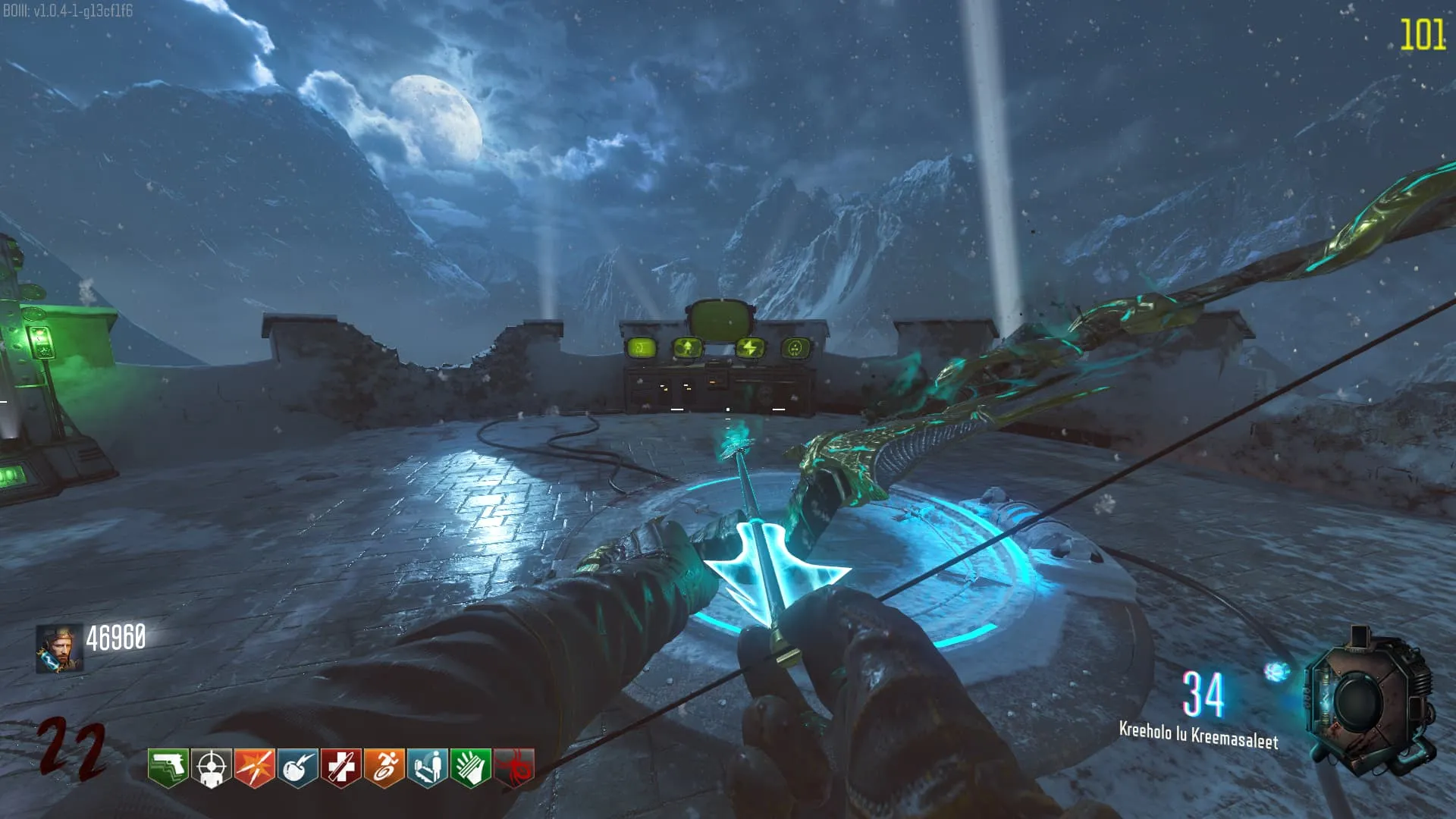
Task: Select the Deadshot crosshair perk icon
Action: point(211,767)
